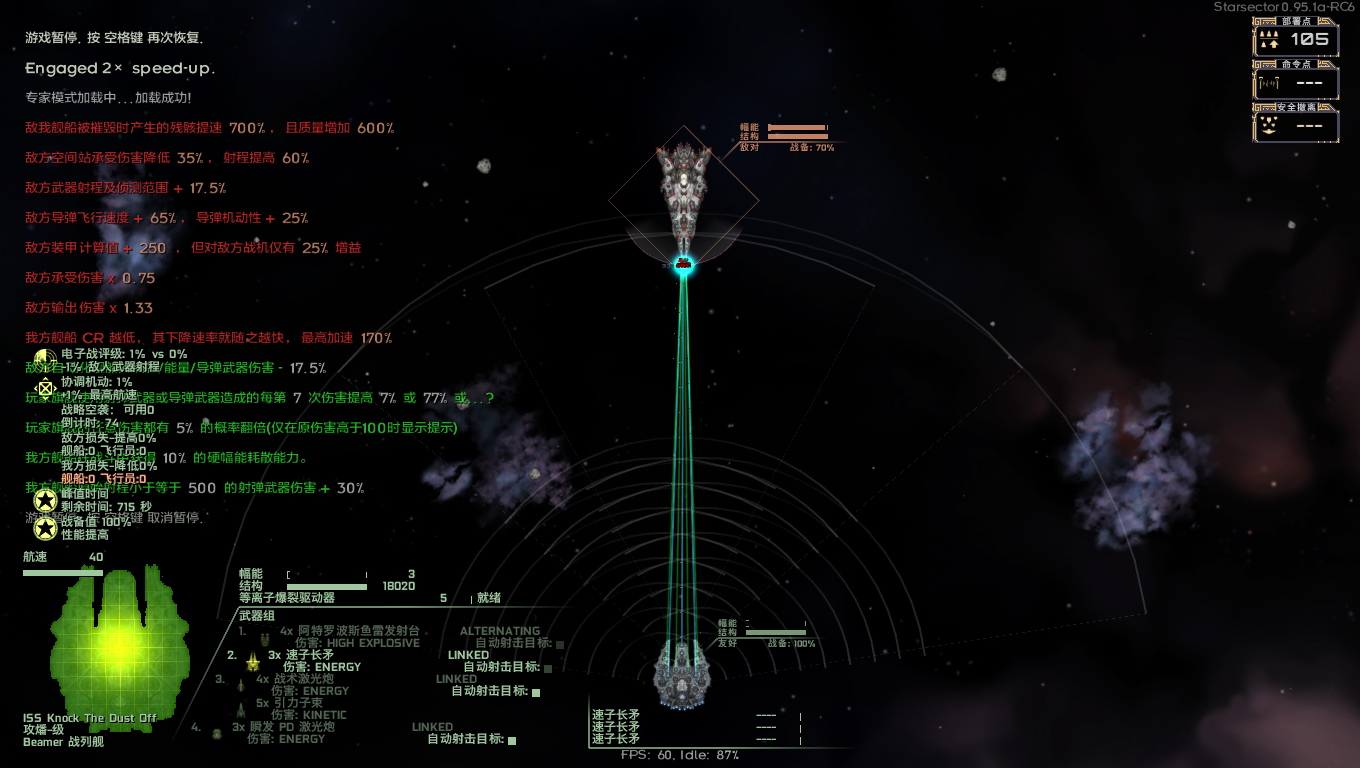Switch group 1 from ALTERNATING fire mode
The height and width of the screenshot is (768, 1360).
coord(500,629)
